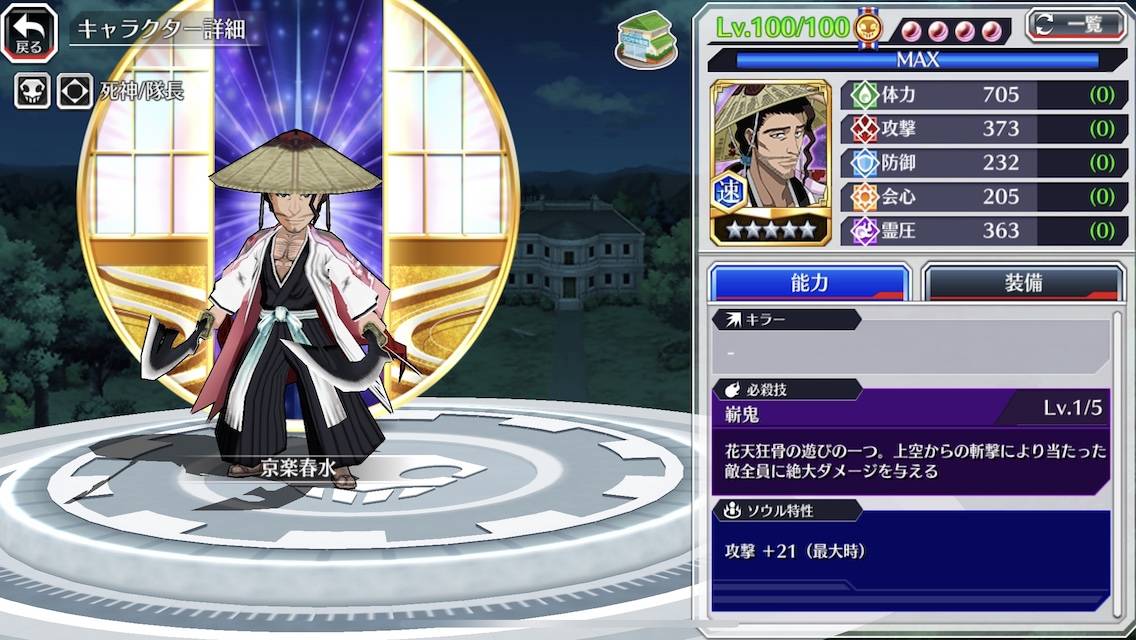Switch to the 装備 tab
Image resolution: width=1136 pixels, height=640 pixels.
click(x=1022, y=283)
